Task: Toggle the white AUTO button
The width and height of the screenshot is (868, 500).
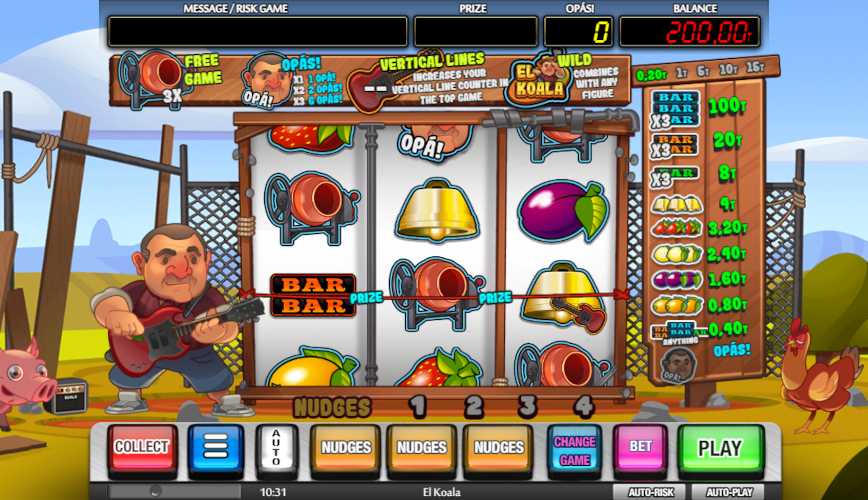Action: click(276, 448)
